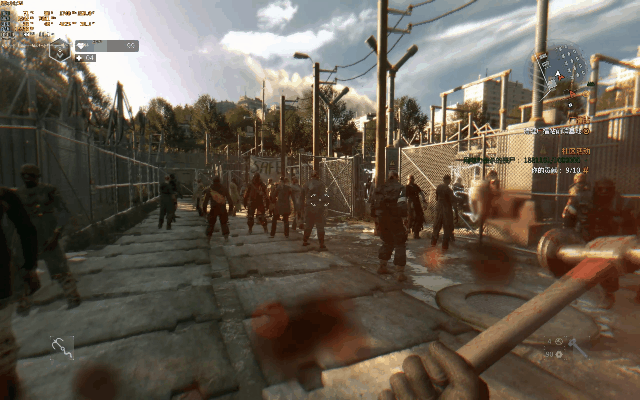
Task: Select the grappling hook equipment icon
Action: pyautogui.click(x=62, y=347)
